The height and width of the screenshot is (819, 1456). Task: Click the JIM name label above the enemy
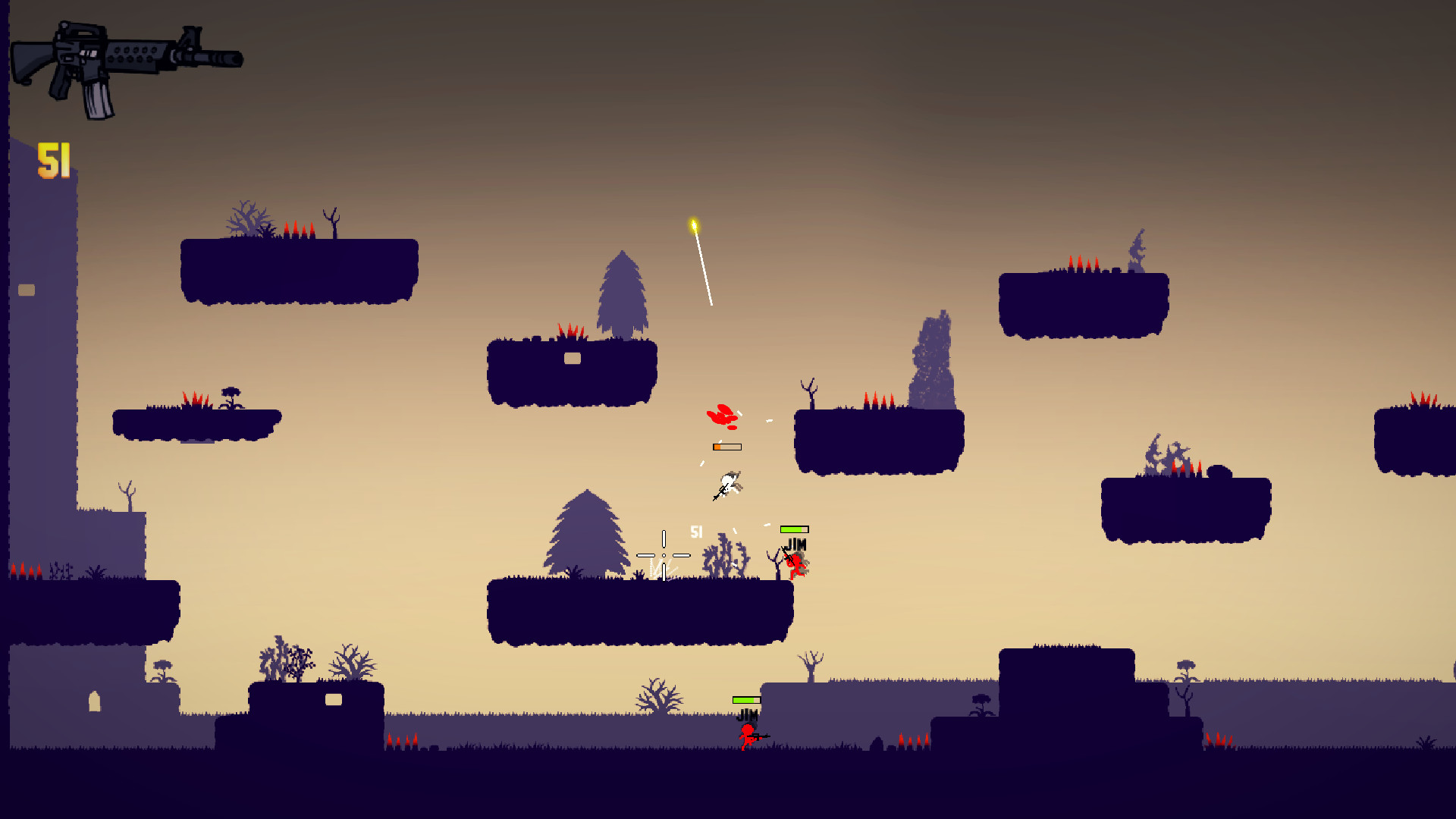795,543
